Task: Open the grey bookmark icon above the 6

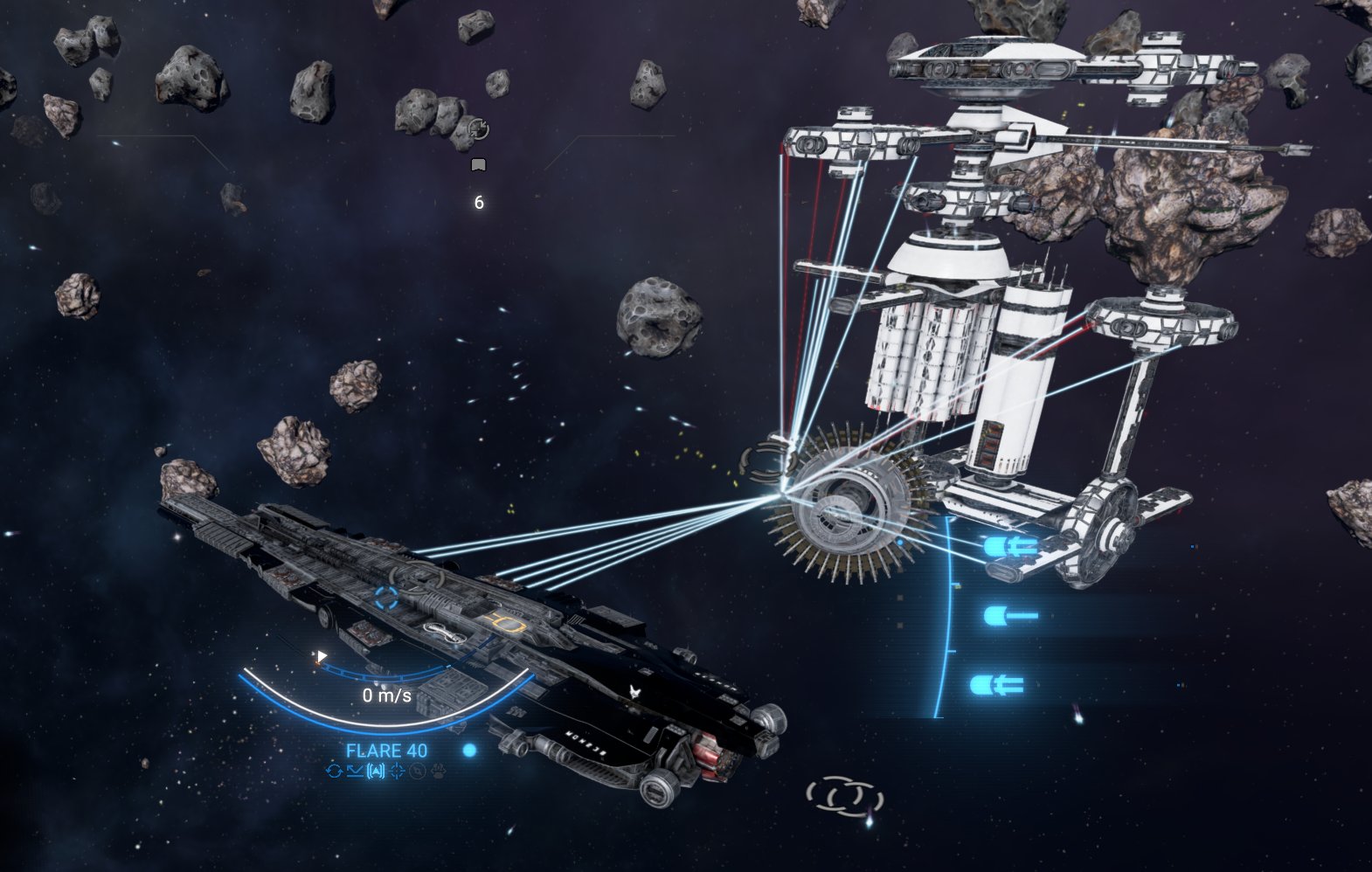Action: [478, 164]
